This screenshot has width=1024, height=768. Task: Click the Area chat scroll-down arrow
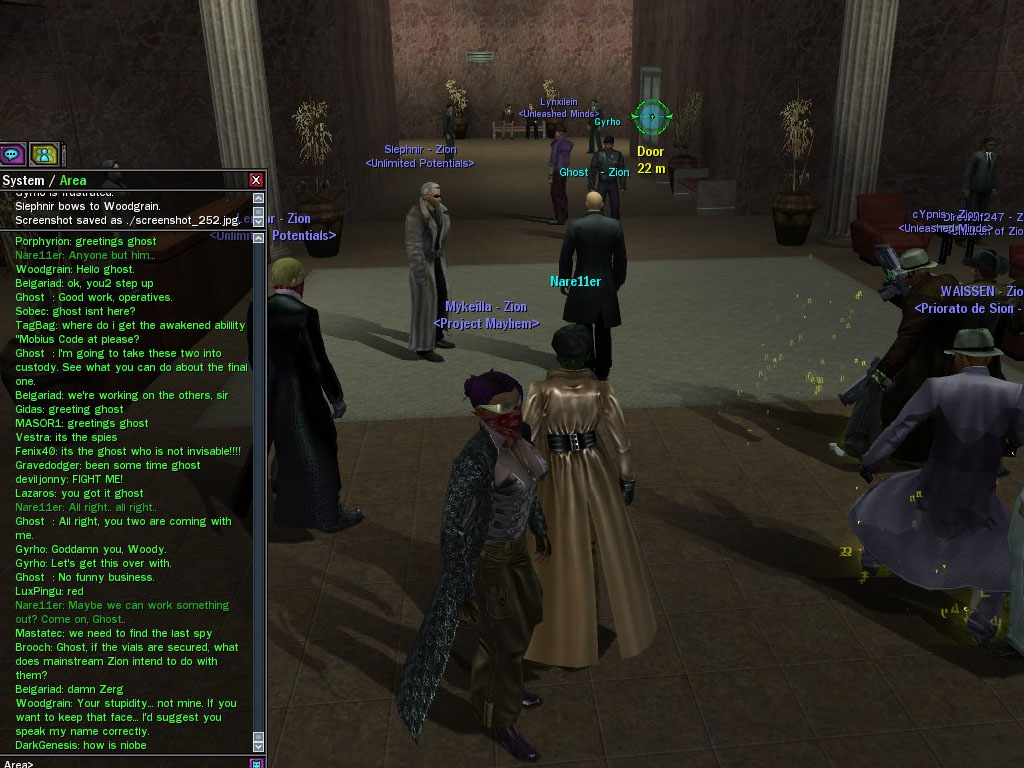(x=259, y=746)
